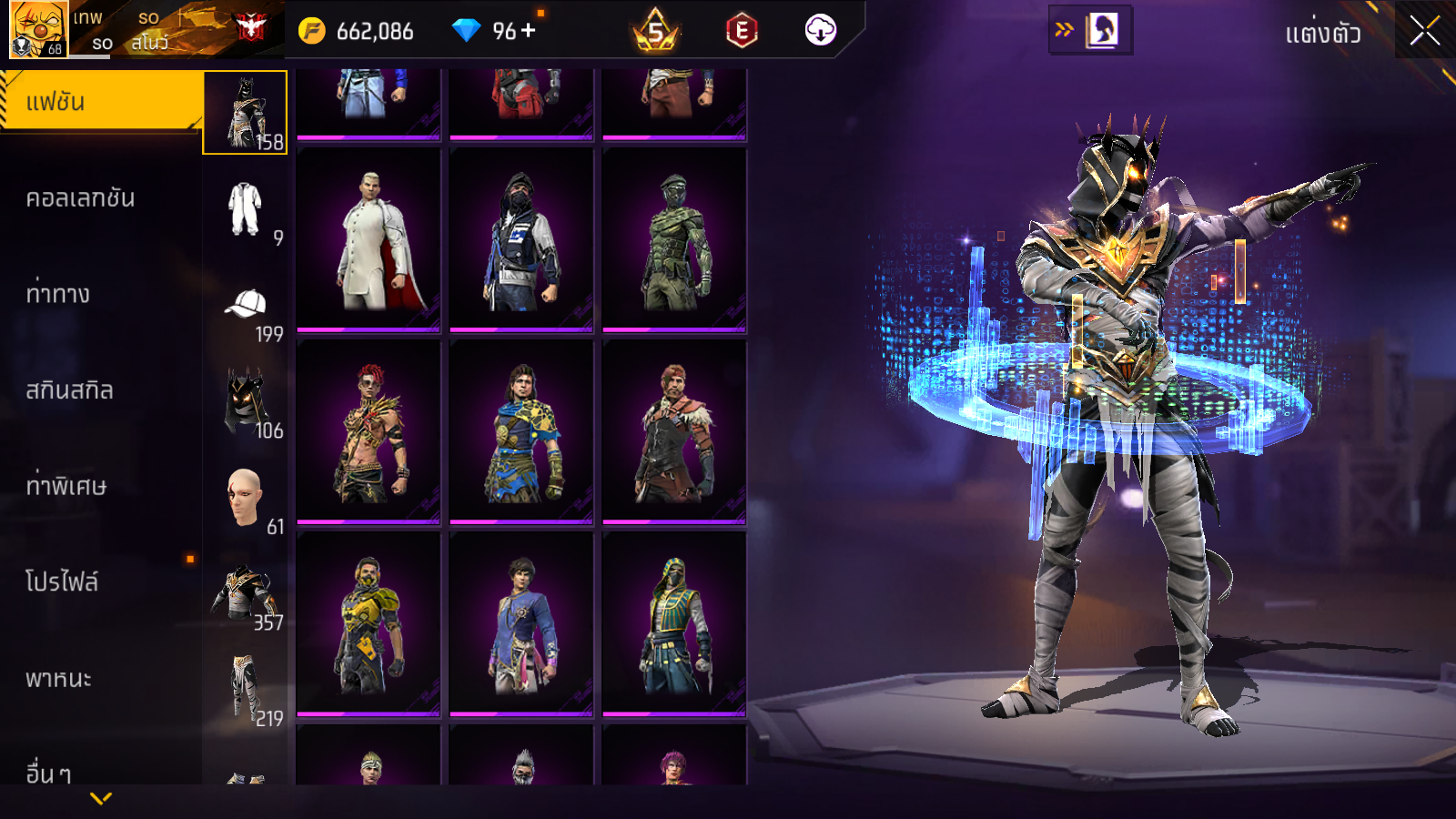This screenshot has width=1456, height=819.
Task: Click the cloud download icon
Action: pos(820,31)
